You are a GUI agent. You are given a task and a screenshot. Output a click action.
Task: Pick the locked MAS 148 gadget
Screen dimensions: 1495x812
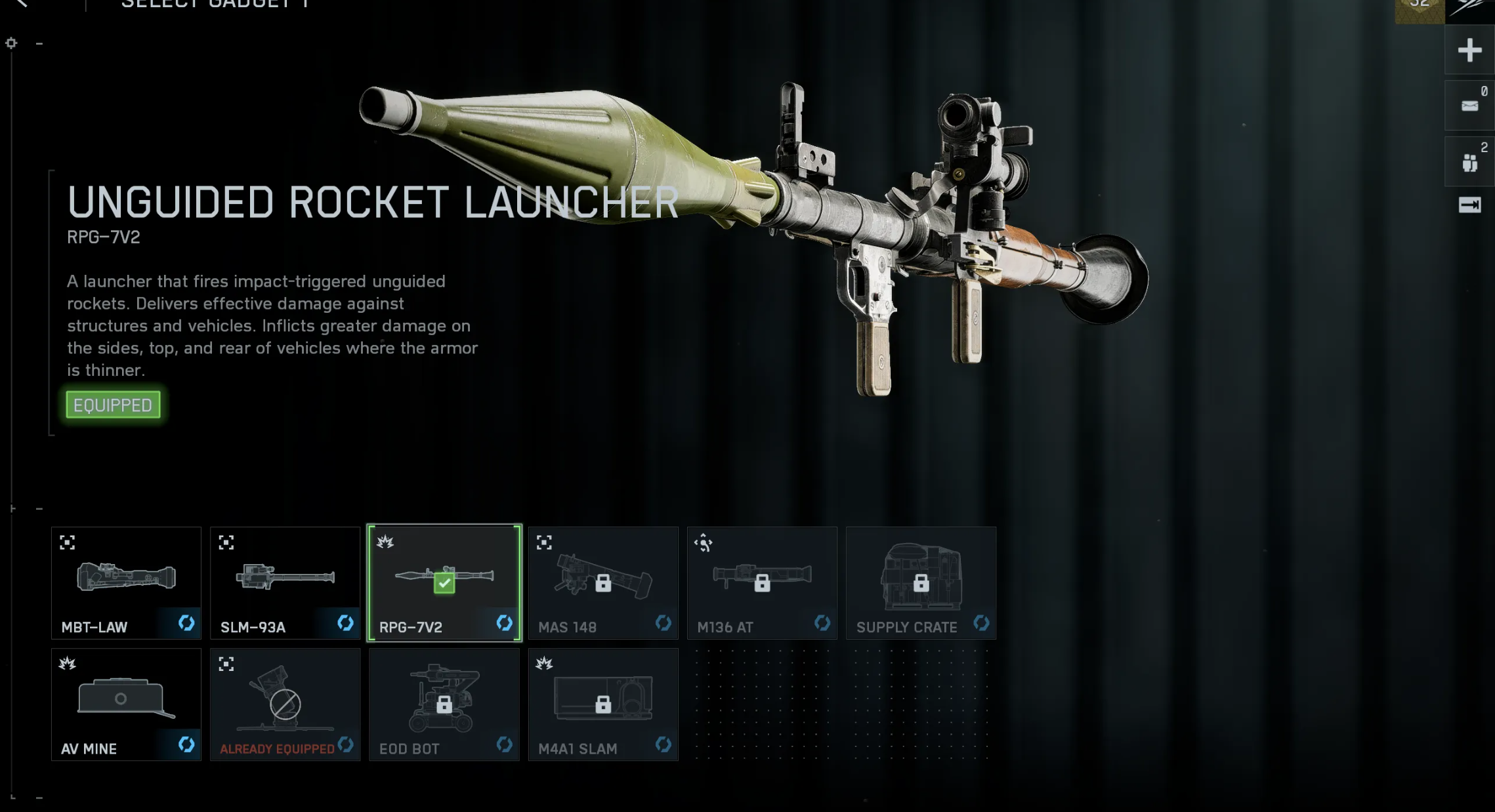(603, 582)
